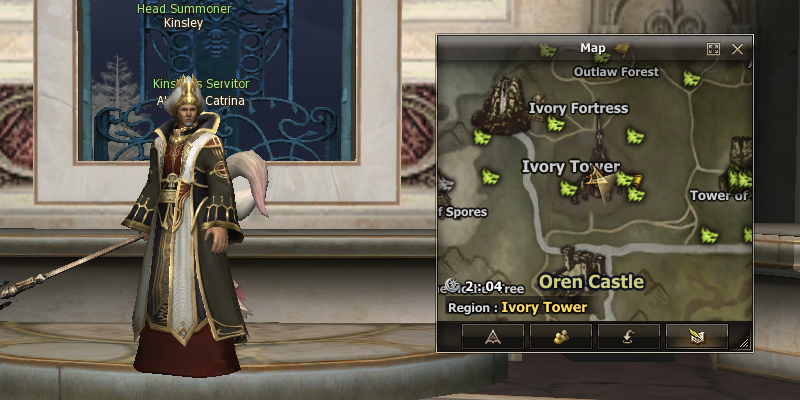The width and height of the screenshot is (800, 400).
Task: Toggle the highlighted flag button on the map bar
Action: coord(696,337)
